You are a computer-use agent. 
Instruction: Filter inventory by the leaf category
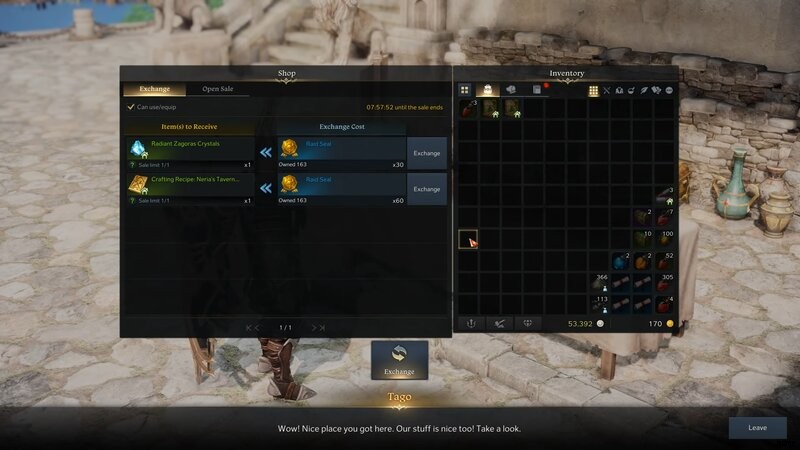[645, 90]
